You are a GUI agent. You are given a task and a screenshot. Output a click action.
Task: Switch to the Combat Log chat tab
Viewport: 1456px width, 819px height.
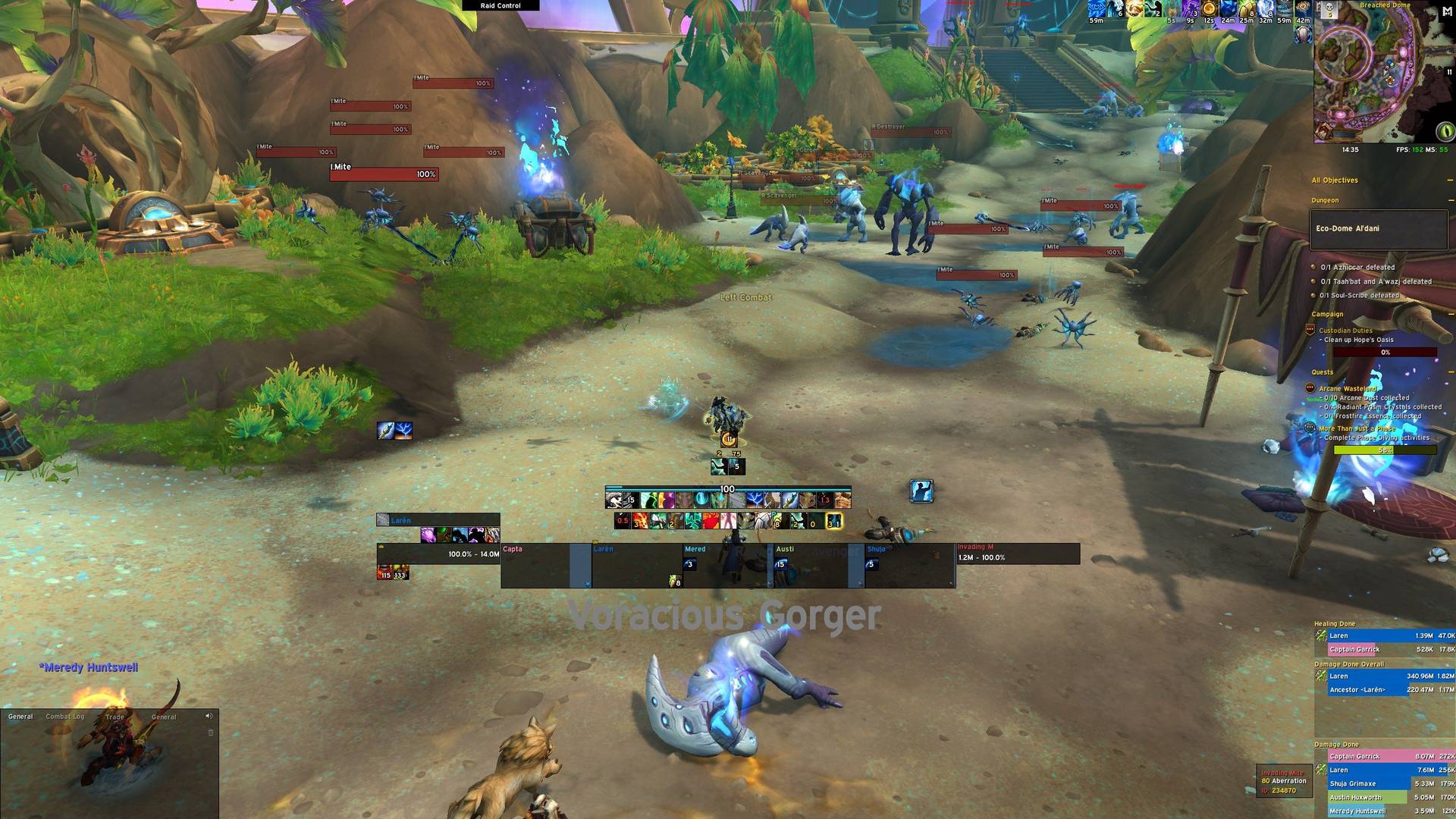tap(65, 717)
